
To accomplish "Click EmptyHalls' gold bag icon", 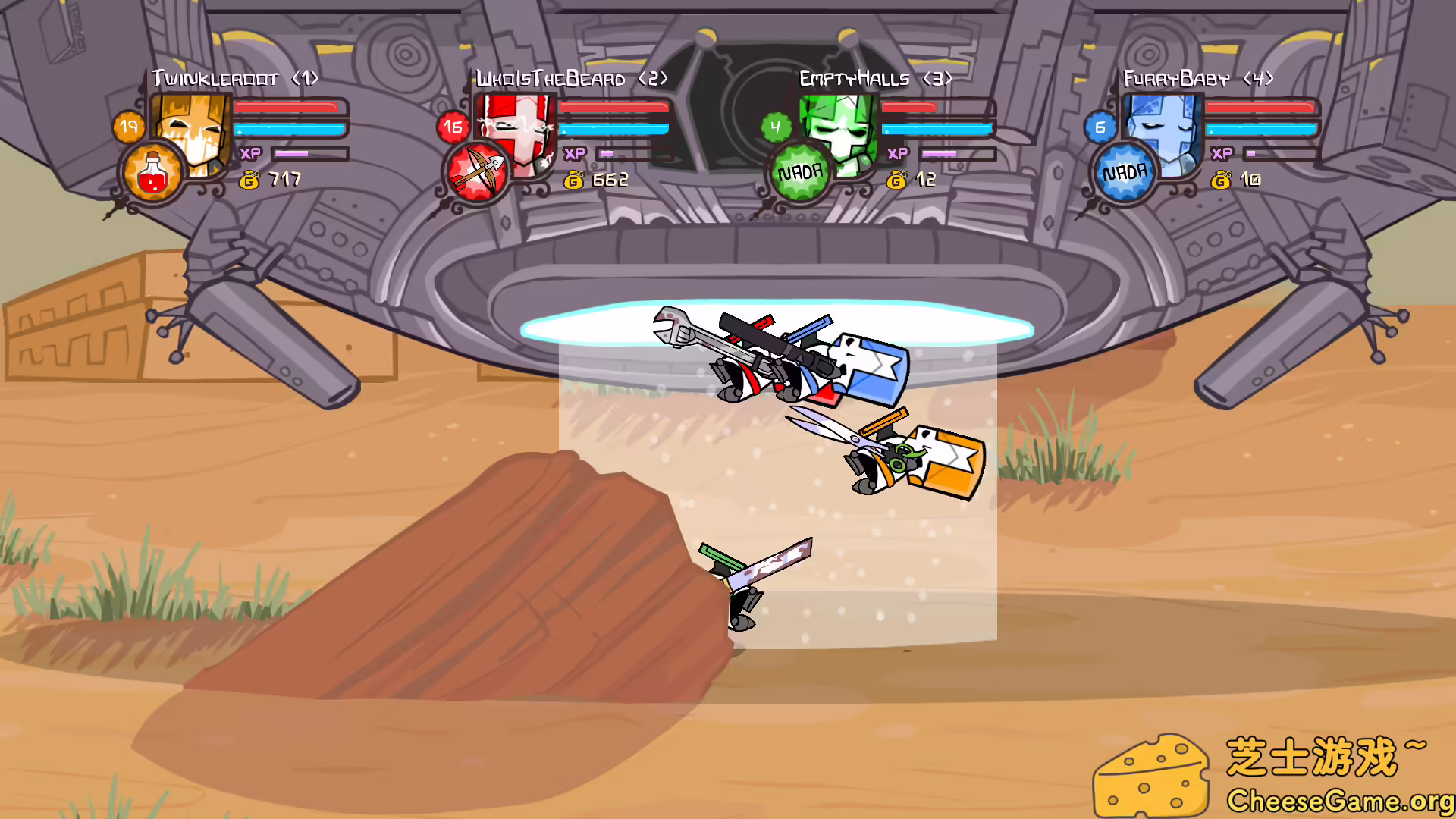I will point(898,180).
